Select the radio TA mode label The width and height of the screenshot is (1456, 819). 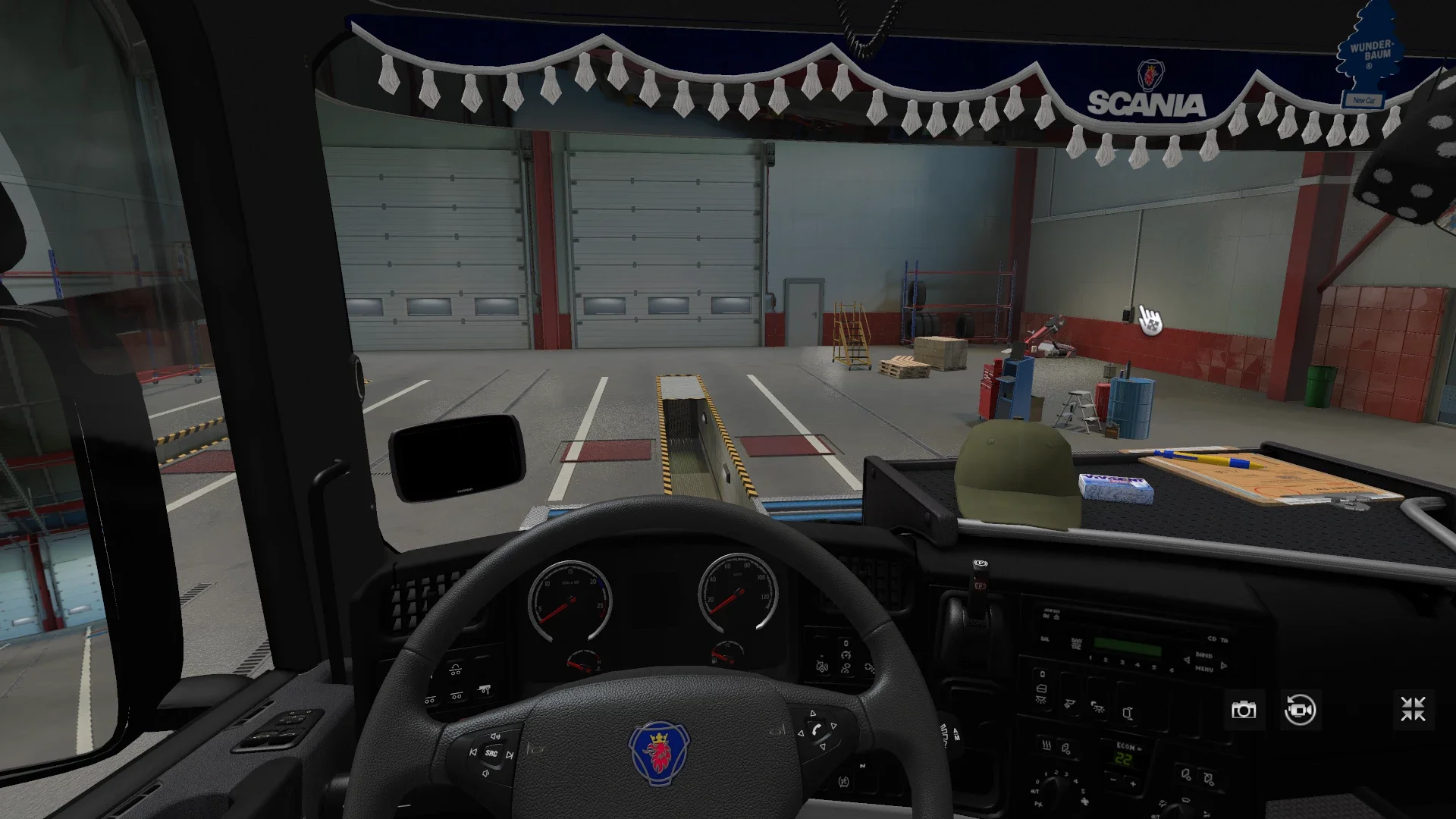click(1223, 641)
